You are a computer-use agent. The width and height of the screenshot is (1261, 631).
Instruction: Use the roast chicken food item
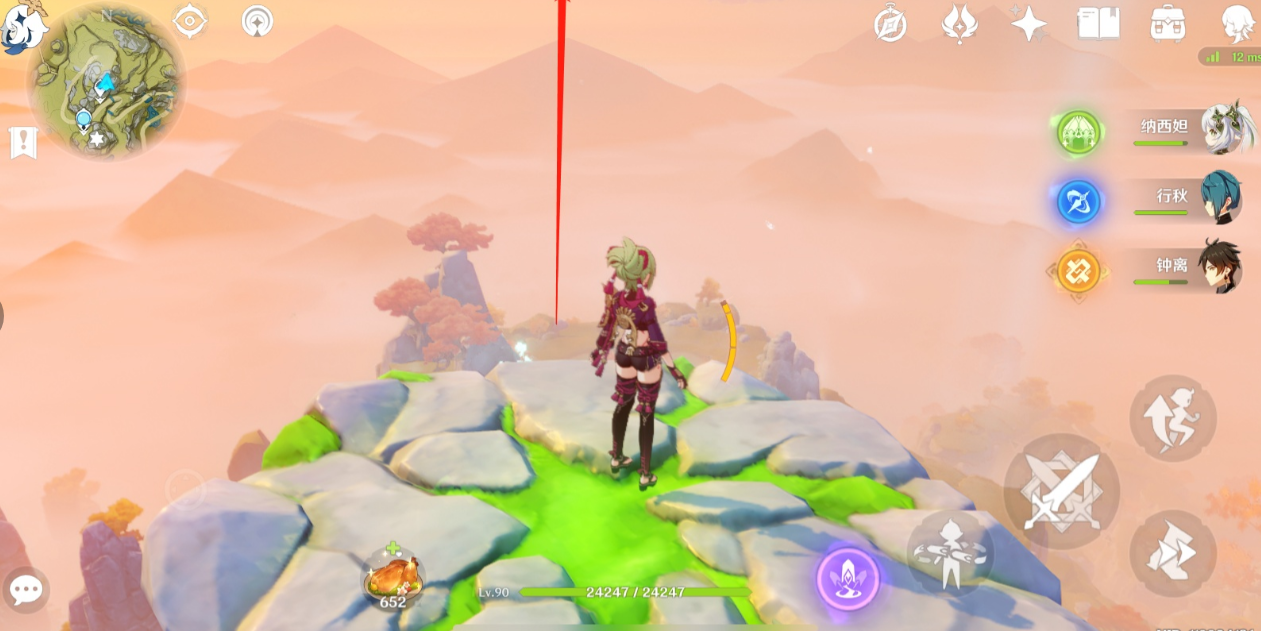click(393, 578)
